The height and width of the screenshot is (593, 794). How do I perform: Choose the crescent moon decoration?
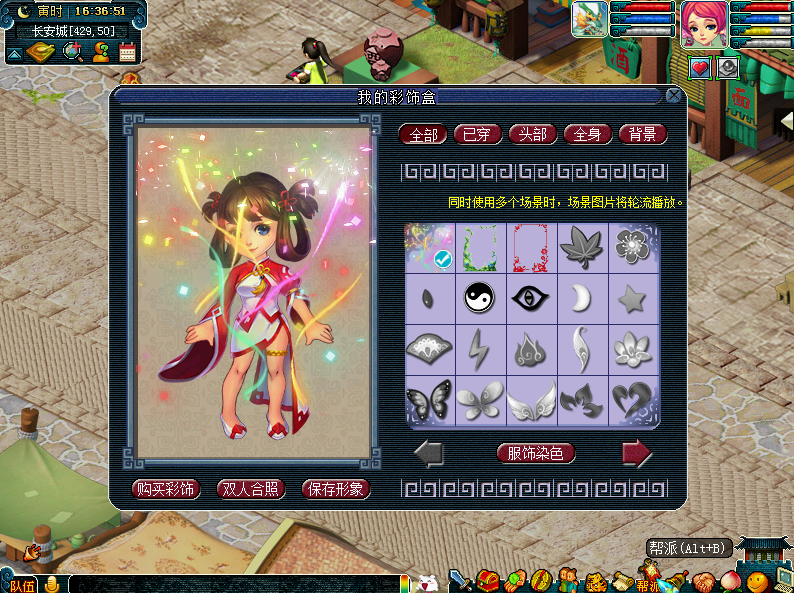582,297
